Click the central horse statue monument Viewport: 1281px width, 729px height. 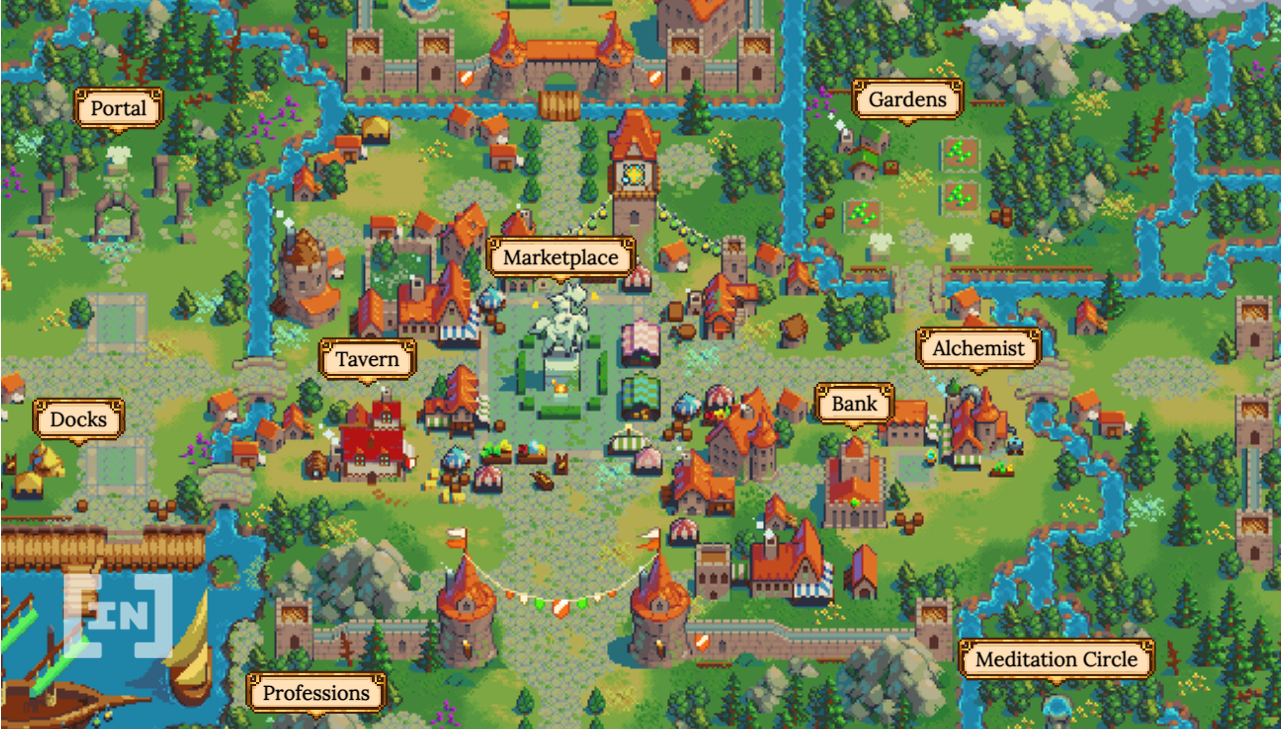(564, 330)
